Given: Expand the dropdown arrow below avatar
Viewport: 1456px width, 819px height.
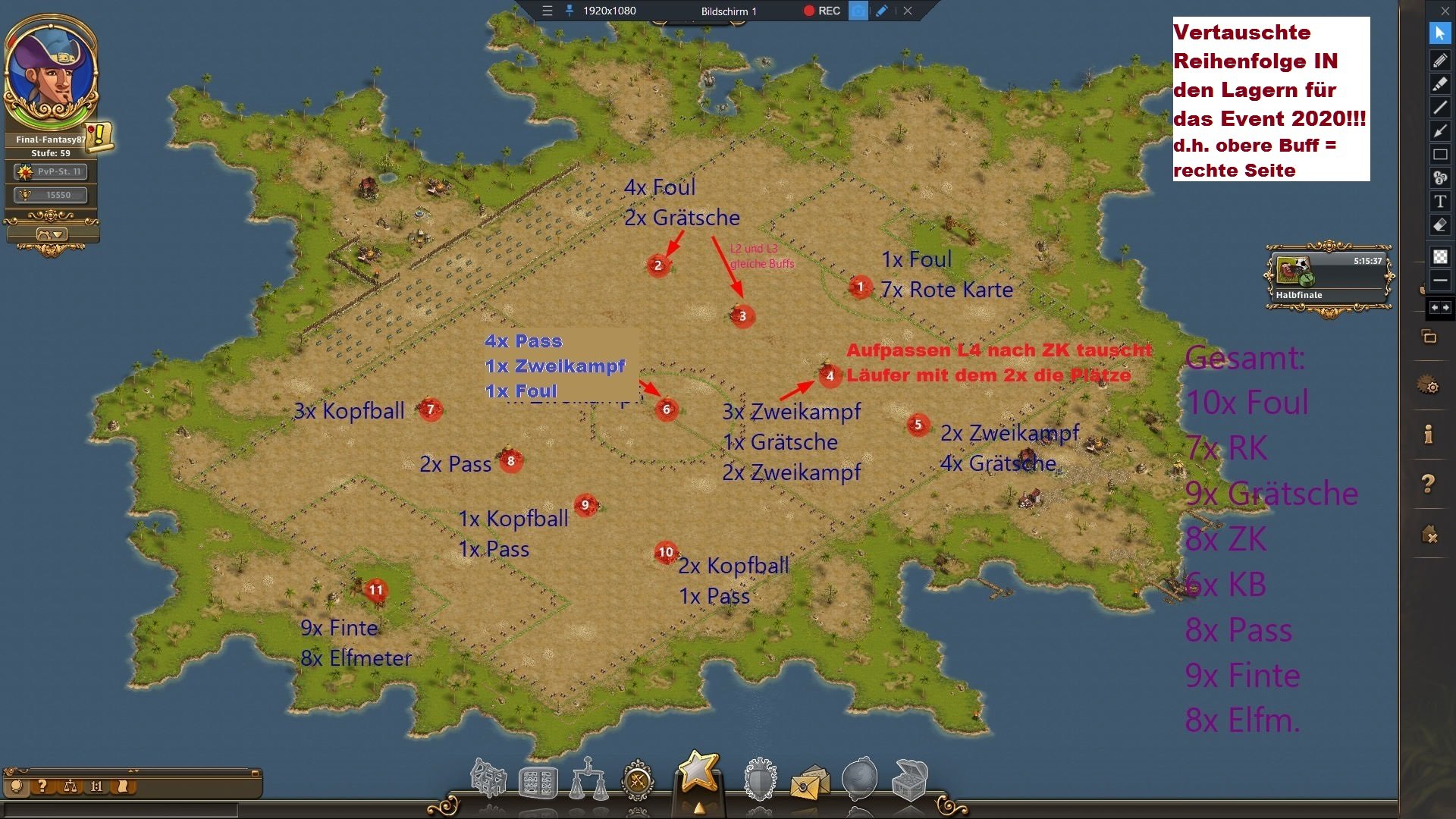Looking at the screenshot, I should [x=52, y=234].
